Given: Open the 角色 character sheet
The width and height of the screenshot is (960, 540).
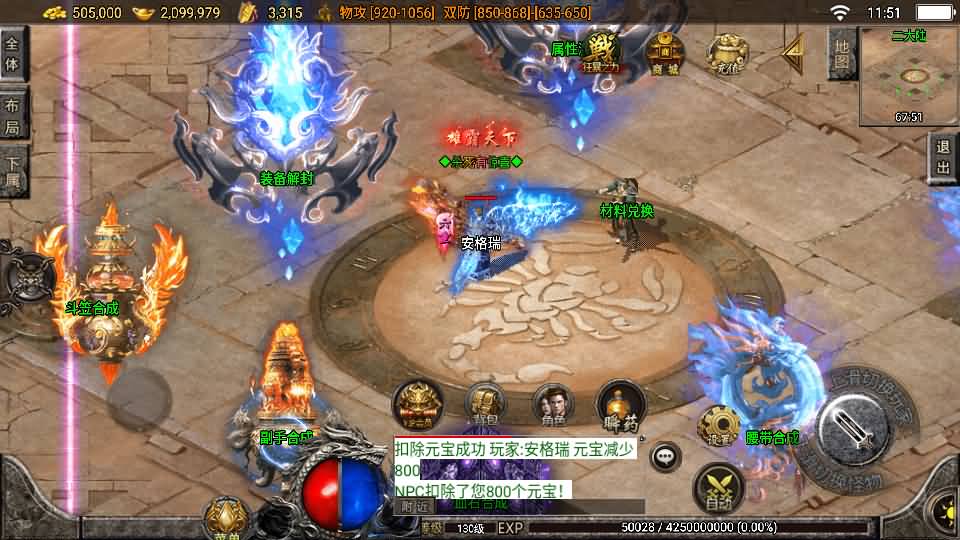Looking at the screenshot, I should pos(553,402).
